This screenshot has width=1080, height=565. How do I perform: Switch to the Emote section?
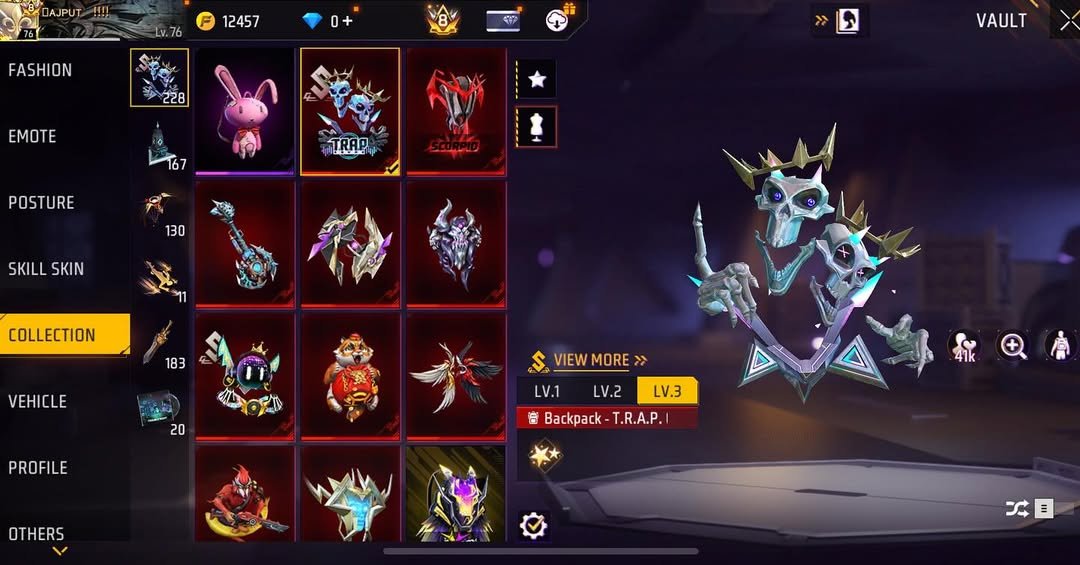[32, 136]
